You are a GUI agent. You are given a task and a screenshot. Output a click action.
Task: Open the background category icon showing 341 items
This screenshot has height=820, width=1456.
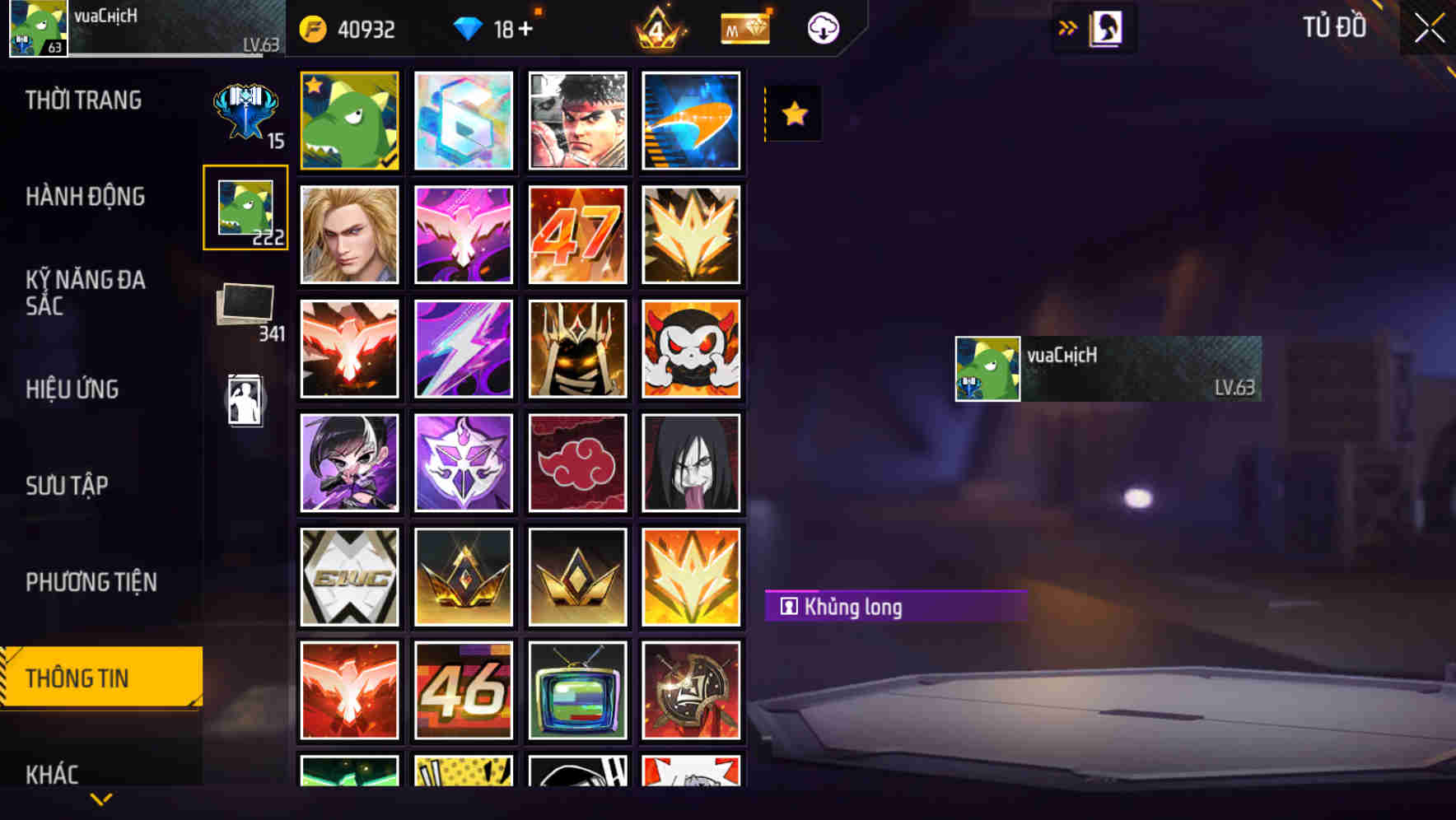click(x=245, y=305)
